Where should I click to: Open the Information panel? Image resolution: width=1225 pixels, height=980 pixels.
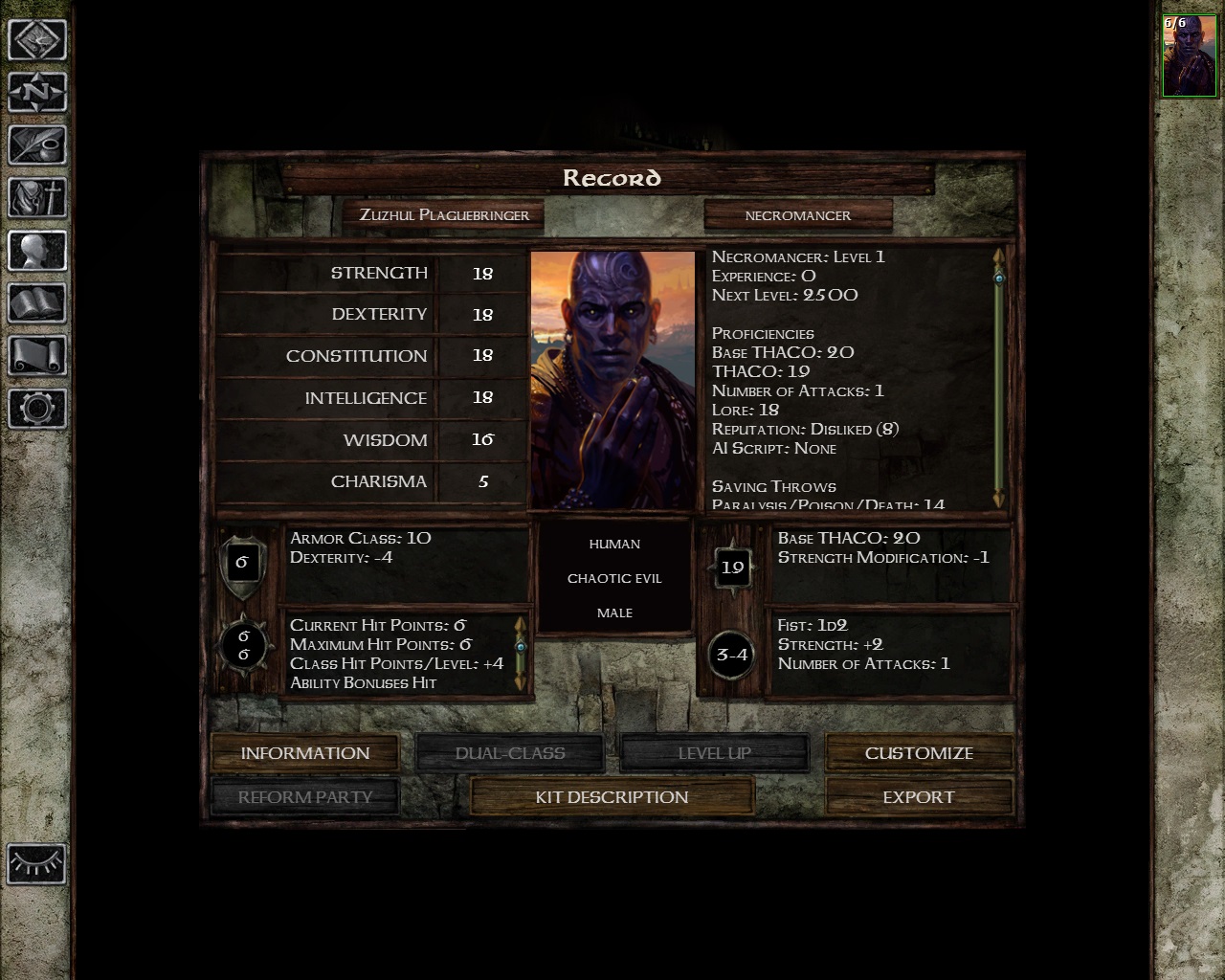[x=304, y=753]
